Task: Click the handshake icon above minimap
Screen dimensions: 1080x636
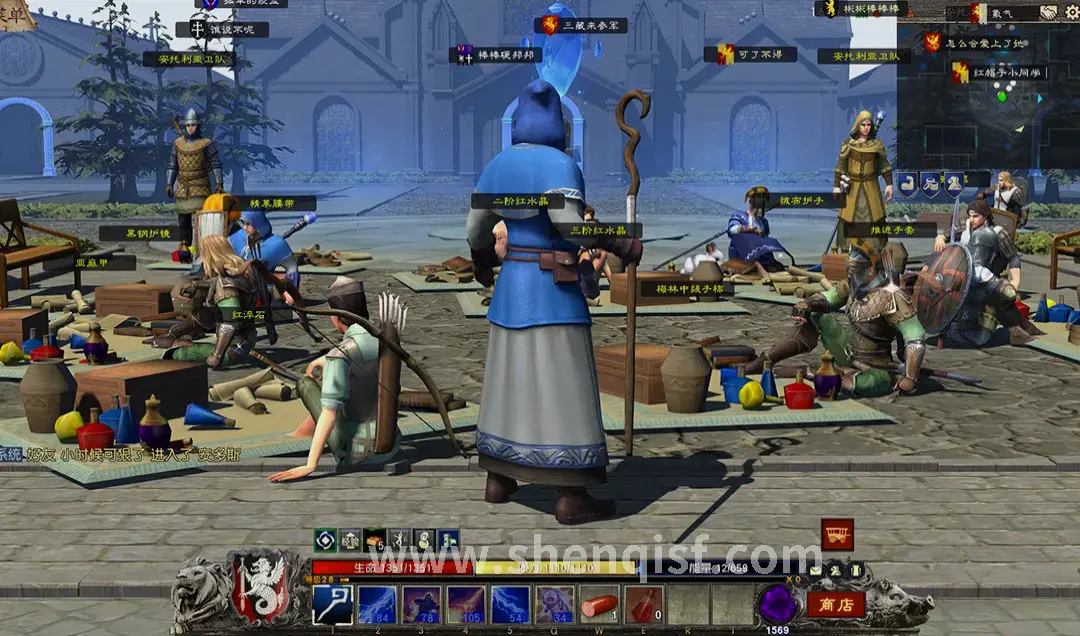Action: (x=1048, y=12)
